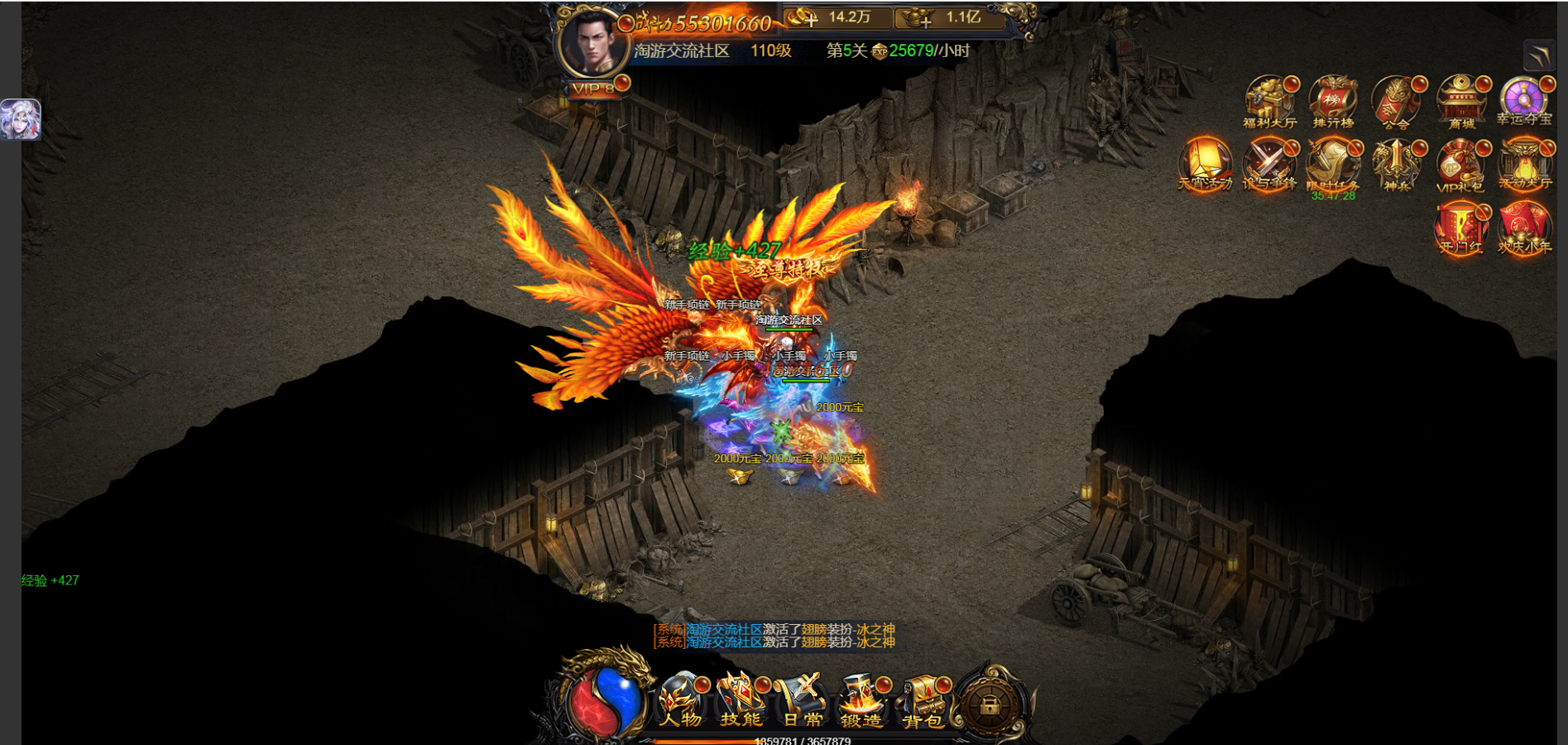
Task: Open the 幸运夺宝 lucky wheel
Action: tap(1523, 101)
